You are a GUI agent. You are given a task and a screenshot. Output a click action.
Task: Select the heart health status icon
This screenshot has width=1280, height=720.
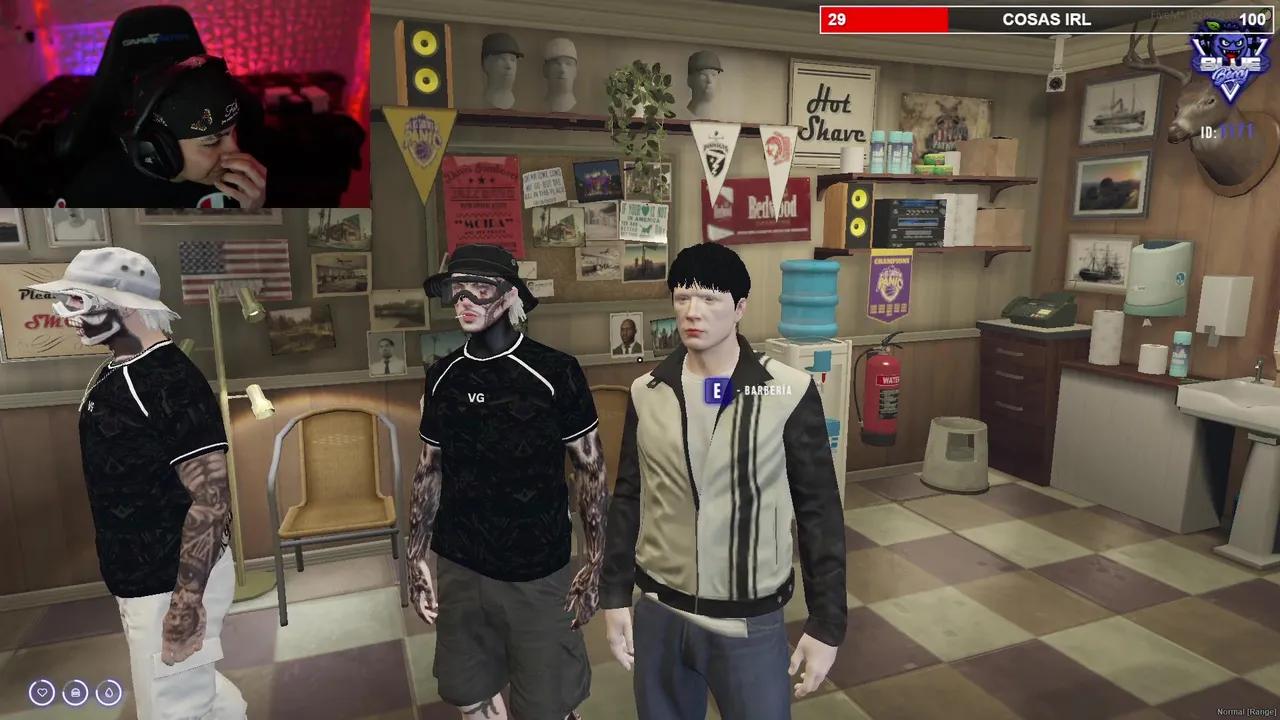41,692
